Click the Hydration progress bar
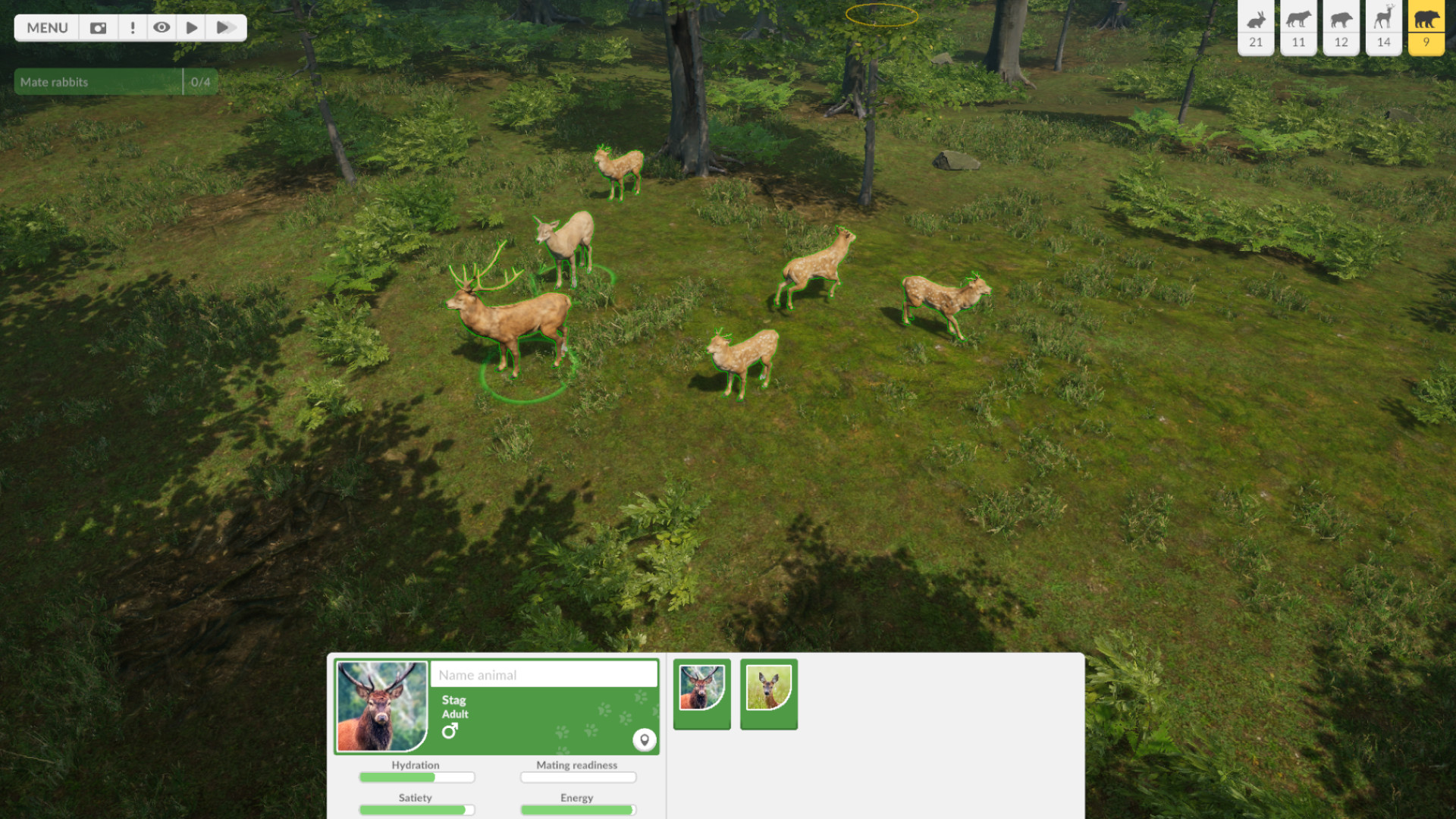 (x=416, y=777)
